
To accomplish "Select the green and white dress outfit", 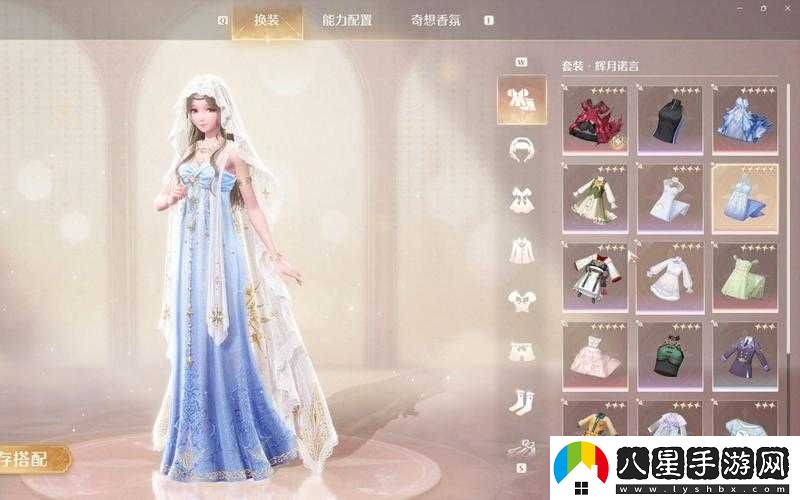I will [x=595, y=198].
